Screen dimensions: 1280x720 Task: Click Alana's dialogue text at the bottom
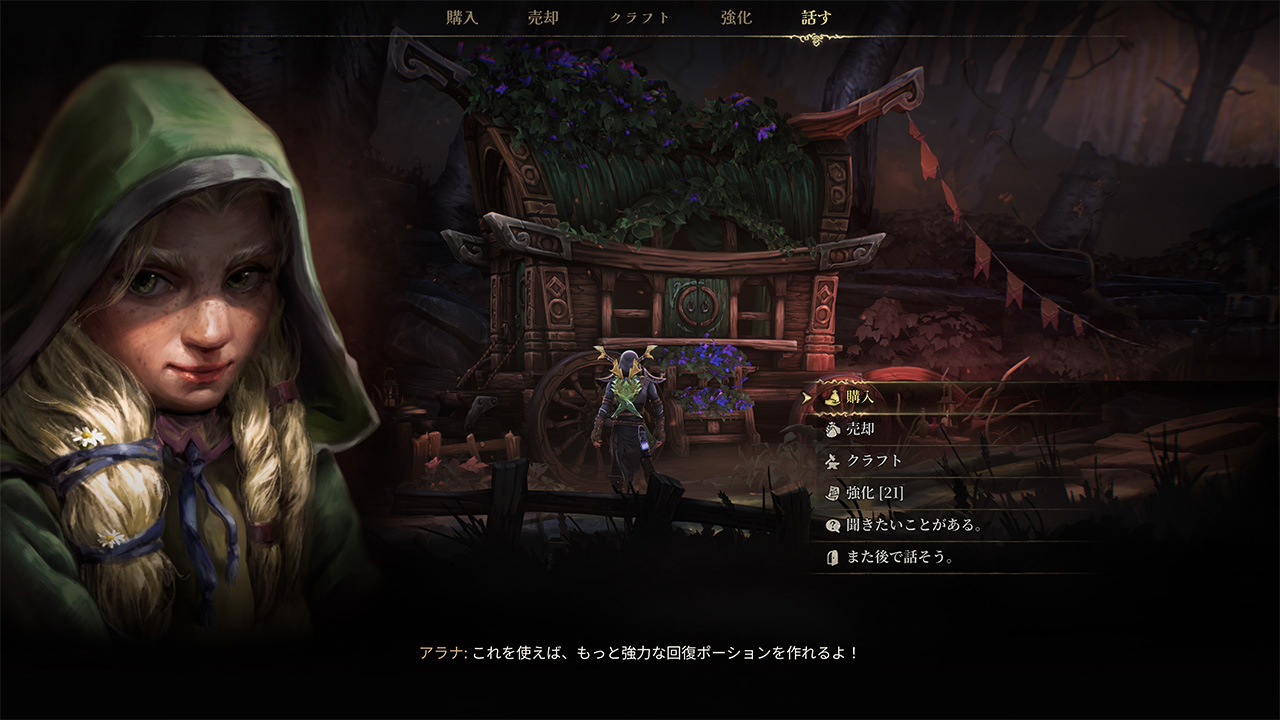coord(640,652)
